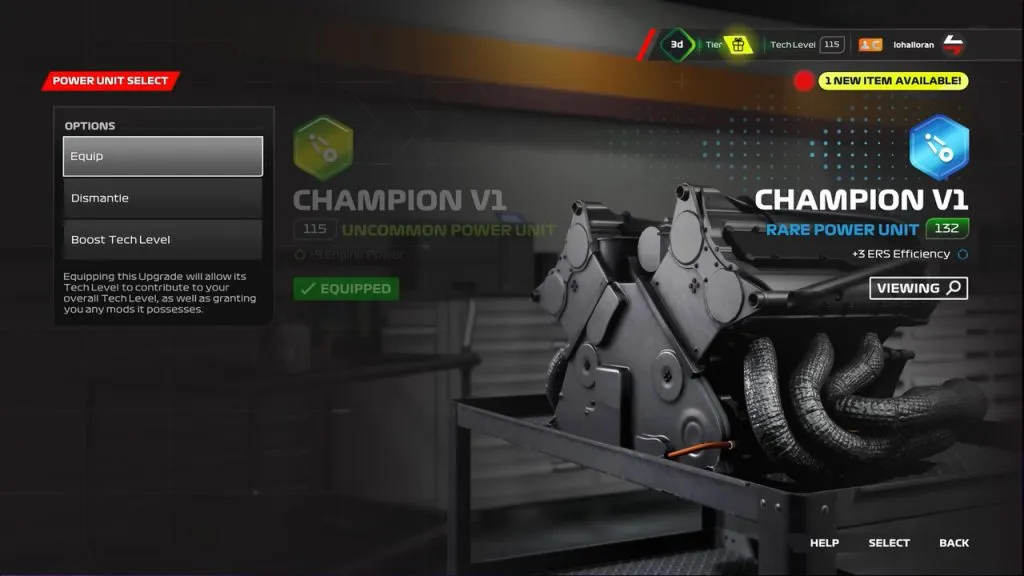Go back with the Back button
The image size is (1024, 576).
pos(954,543)
